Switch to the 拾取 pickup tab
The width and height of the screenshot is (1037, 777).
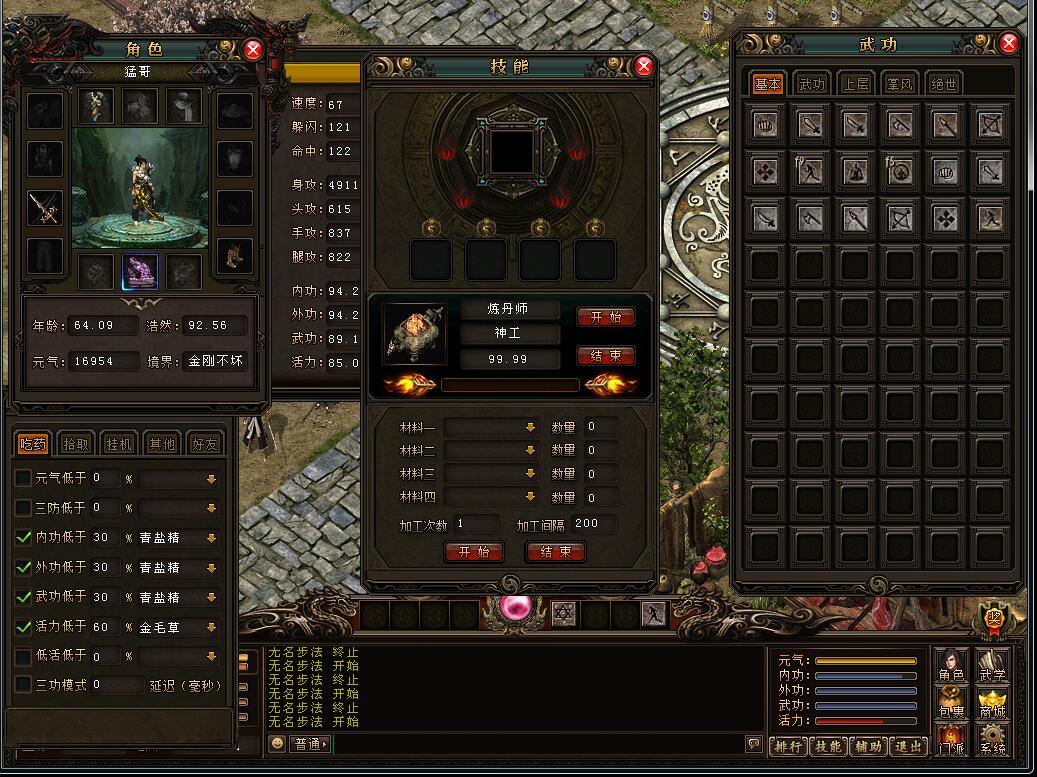coord(76,444)
